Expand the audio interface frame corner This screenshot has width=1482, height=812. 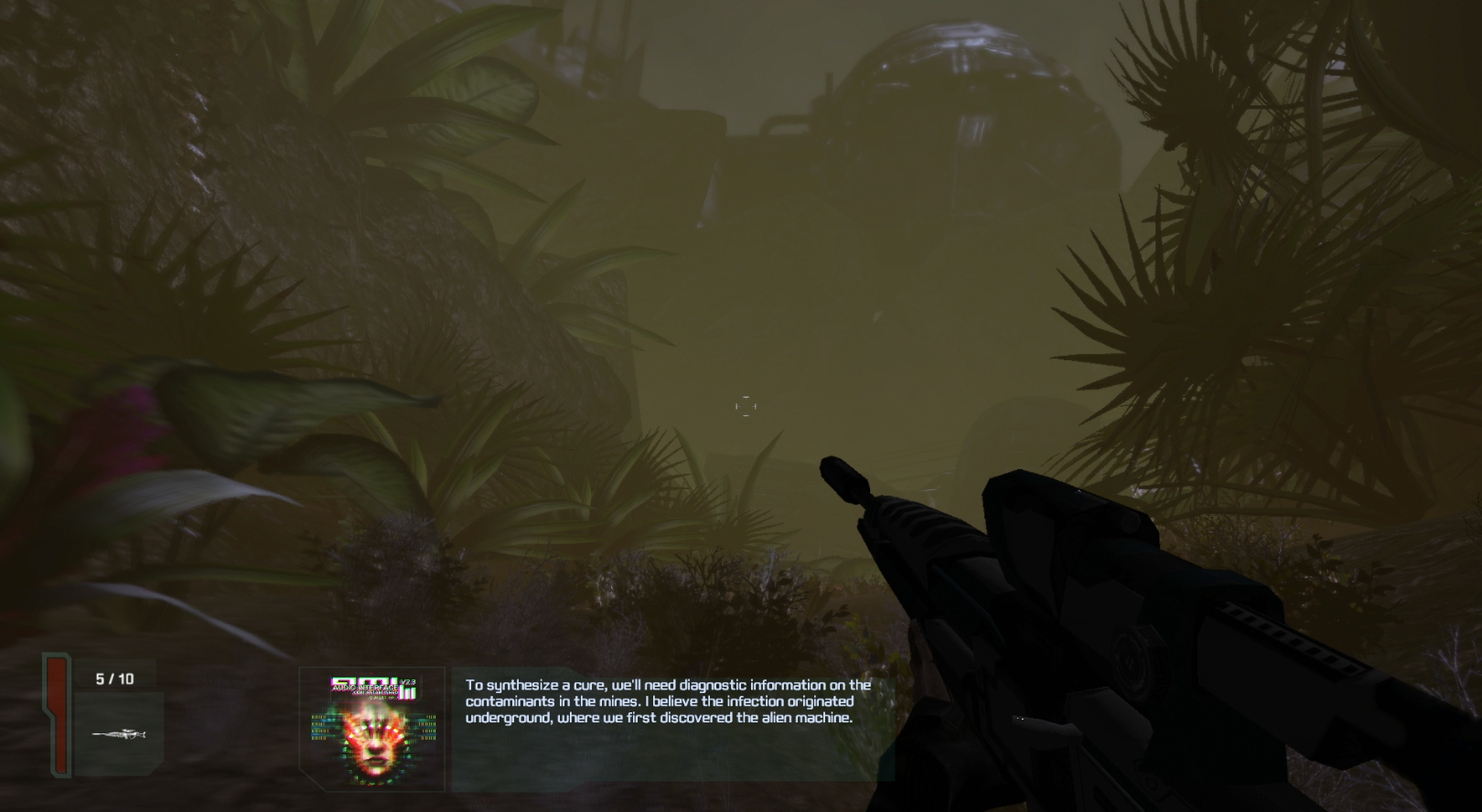click(313, 779)
